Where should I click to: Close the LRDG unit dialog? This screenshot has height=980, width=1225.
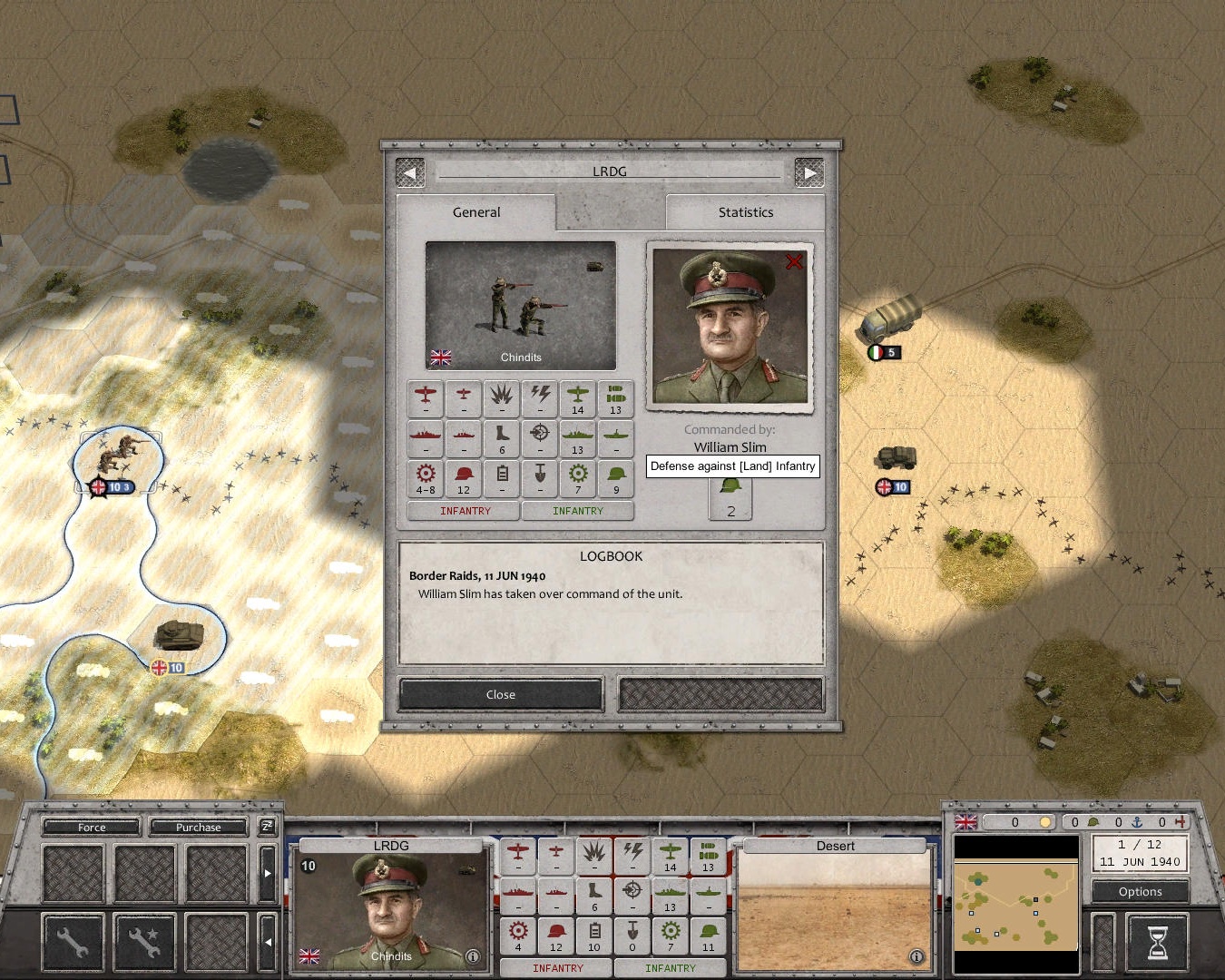(x=500, y=694)
